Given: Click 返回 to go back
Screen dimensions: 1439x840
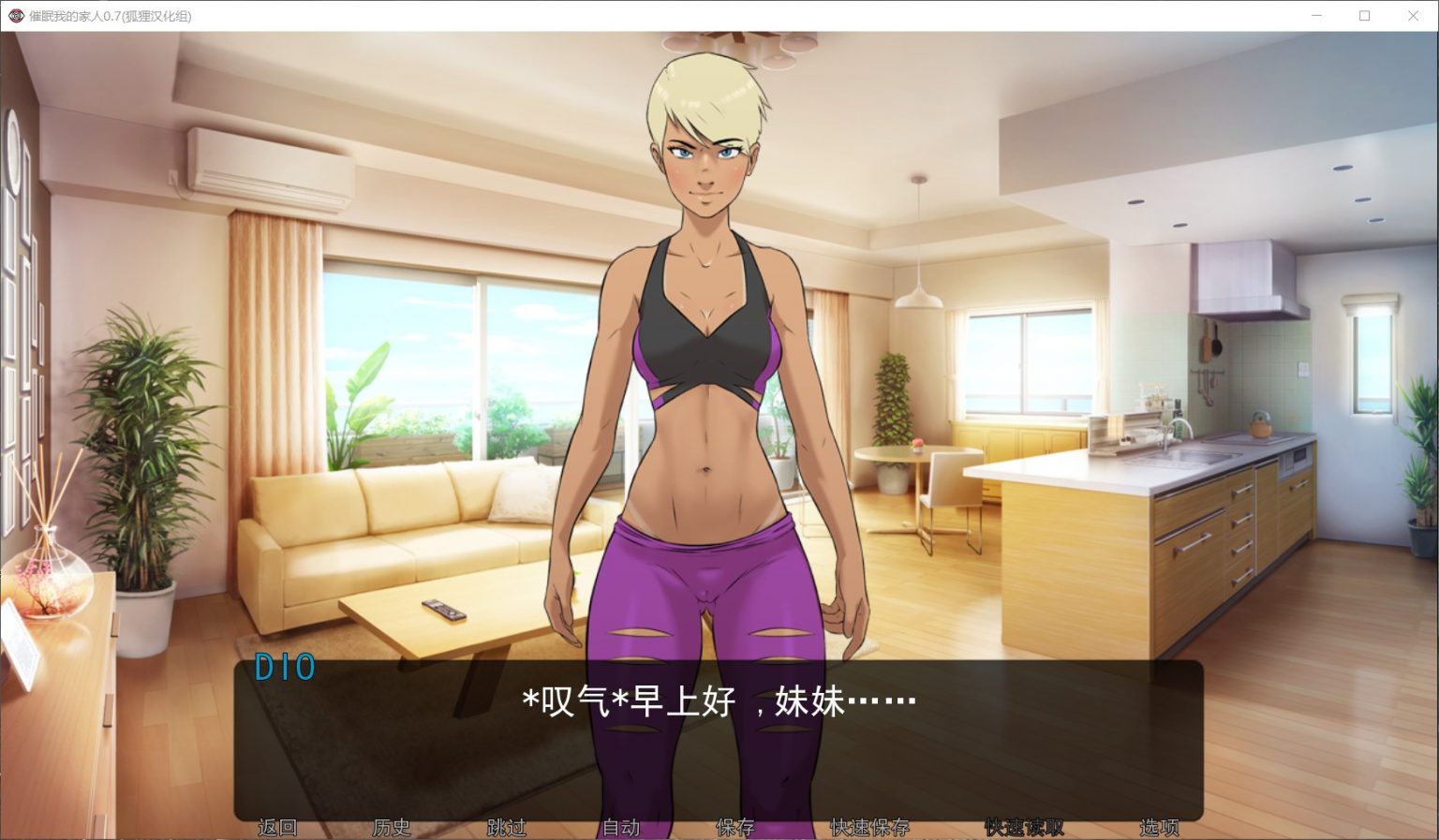Looking at the screenshot, I should (x=277, y=828).
